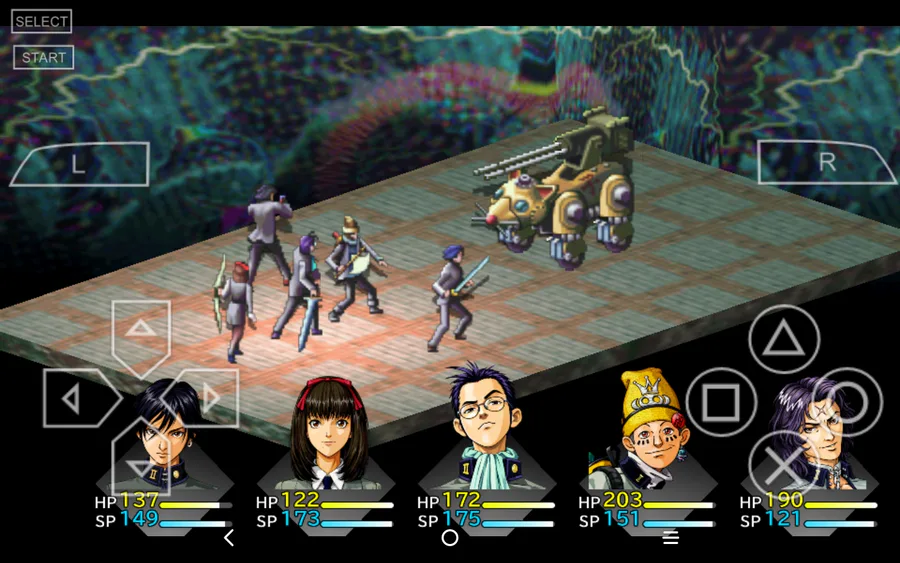Image resolution: width=900 pixels, height=563 pixels.
Task: Tap the circle touch button
Action: (848, 402)
